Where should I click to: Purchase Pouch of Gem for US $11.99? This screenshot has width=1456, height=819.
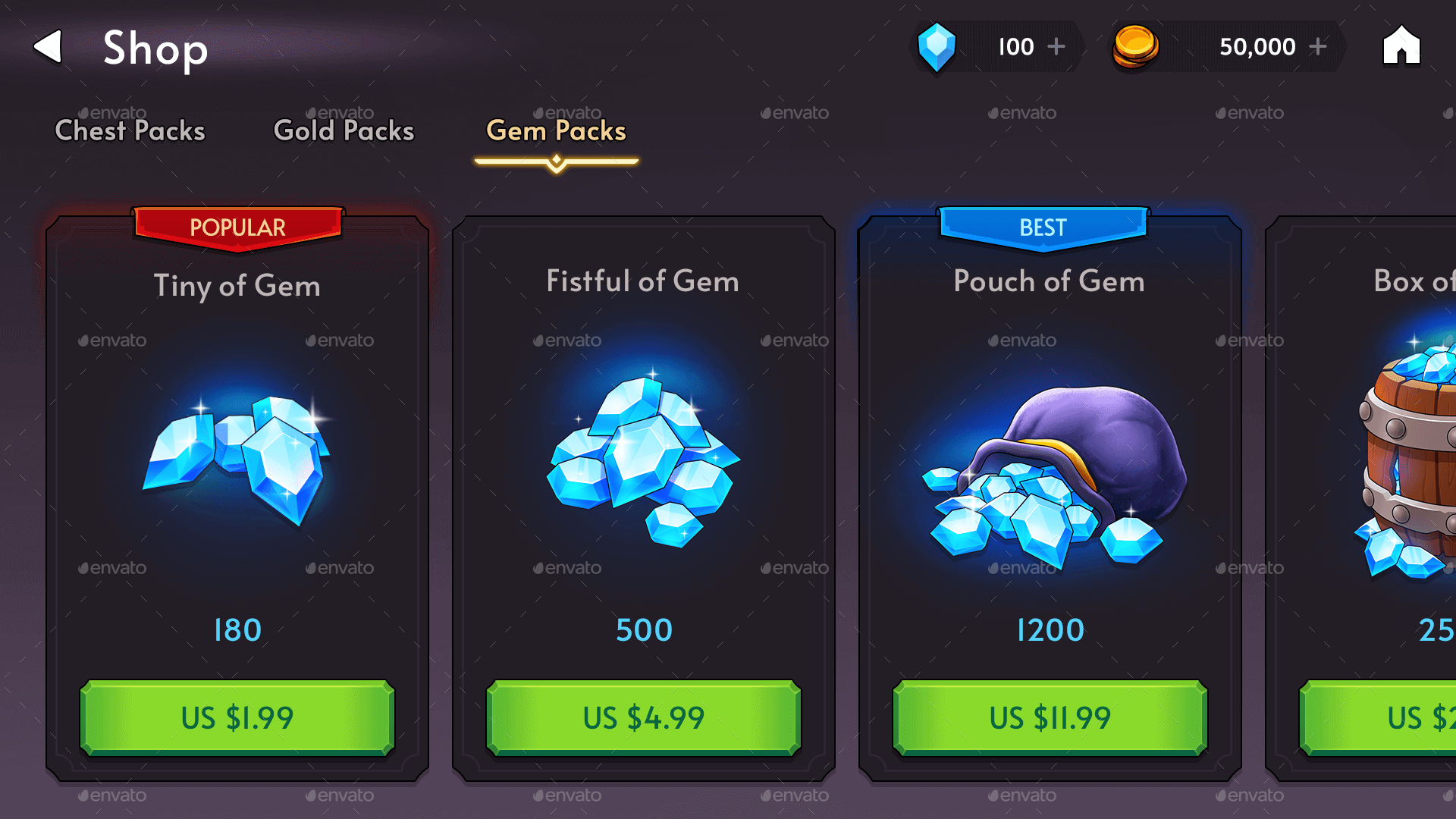(x=1050, y=717)
